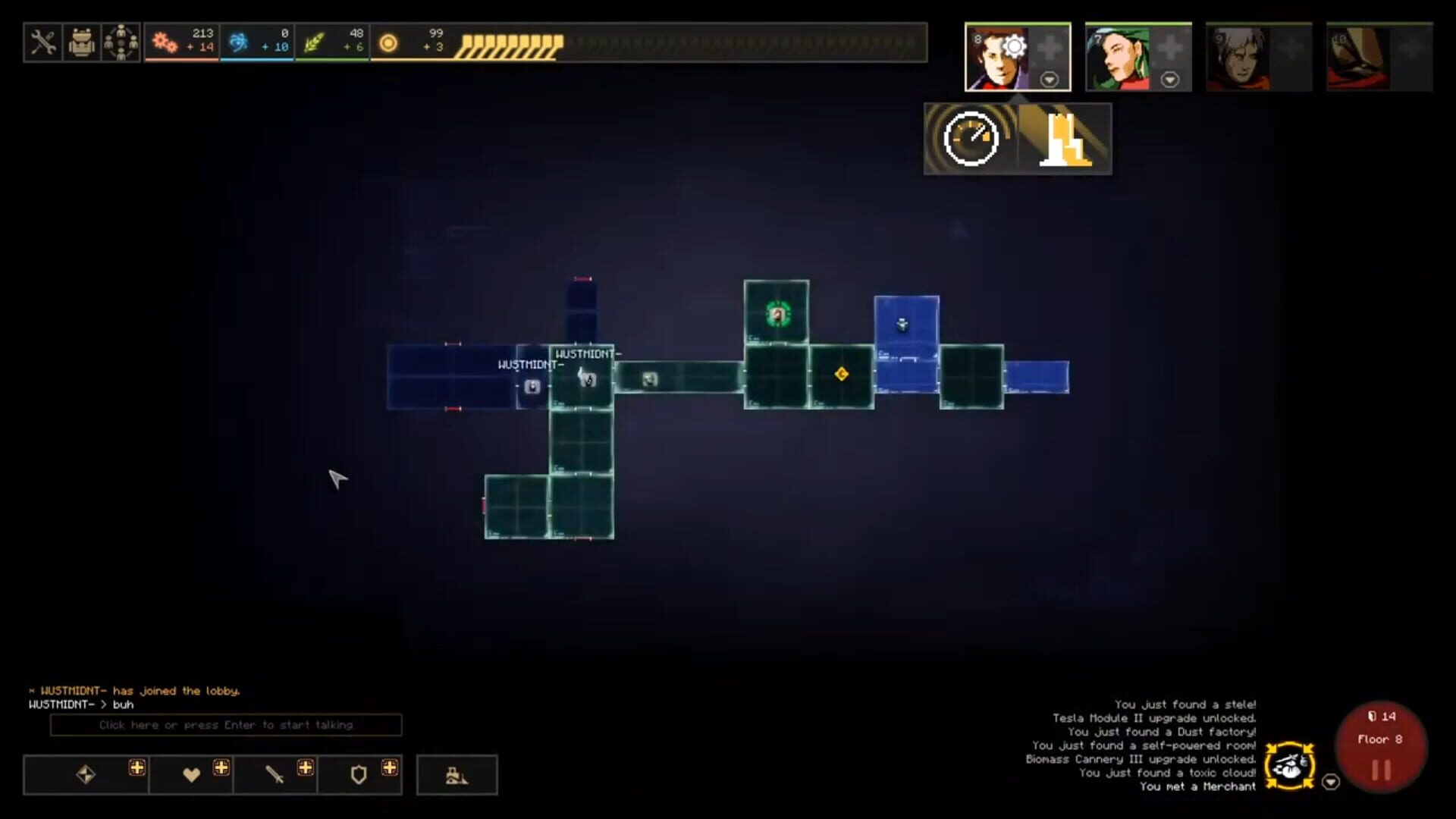Open the inventory backpack panel
Viewport: 1456px width, 819px height.
[82, 42]
